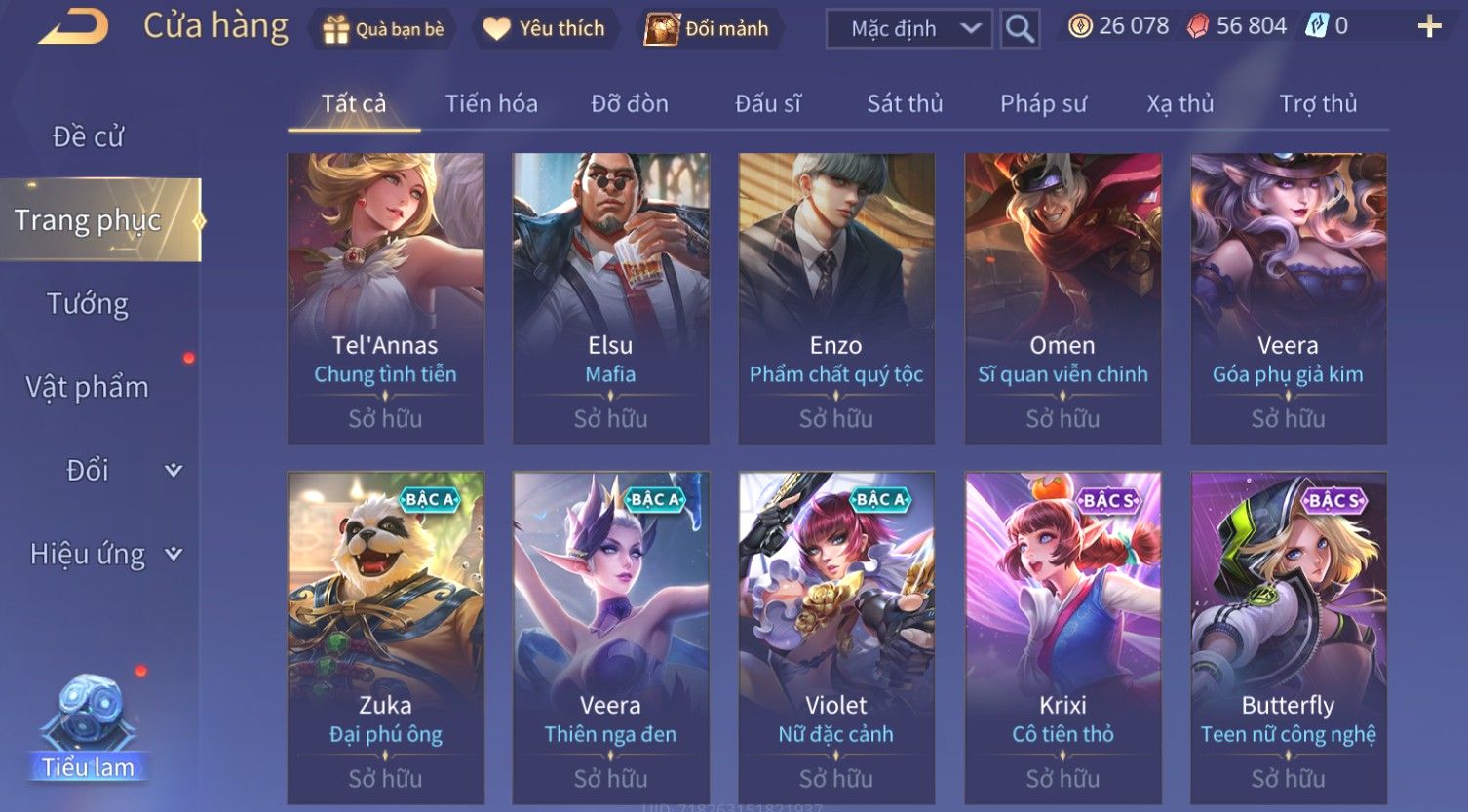Switch to the Tiến hóa tab
This screenshot has width=1468, height=812.
pyautogui.click(x=491, y=103)
